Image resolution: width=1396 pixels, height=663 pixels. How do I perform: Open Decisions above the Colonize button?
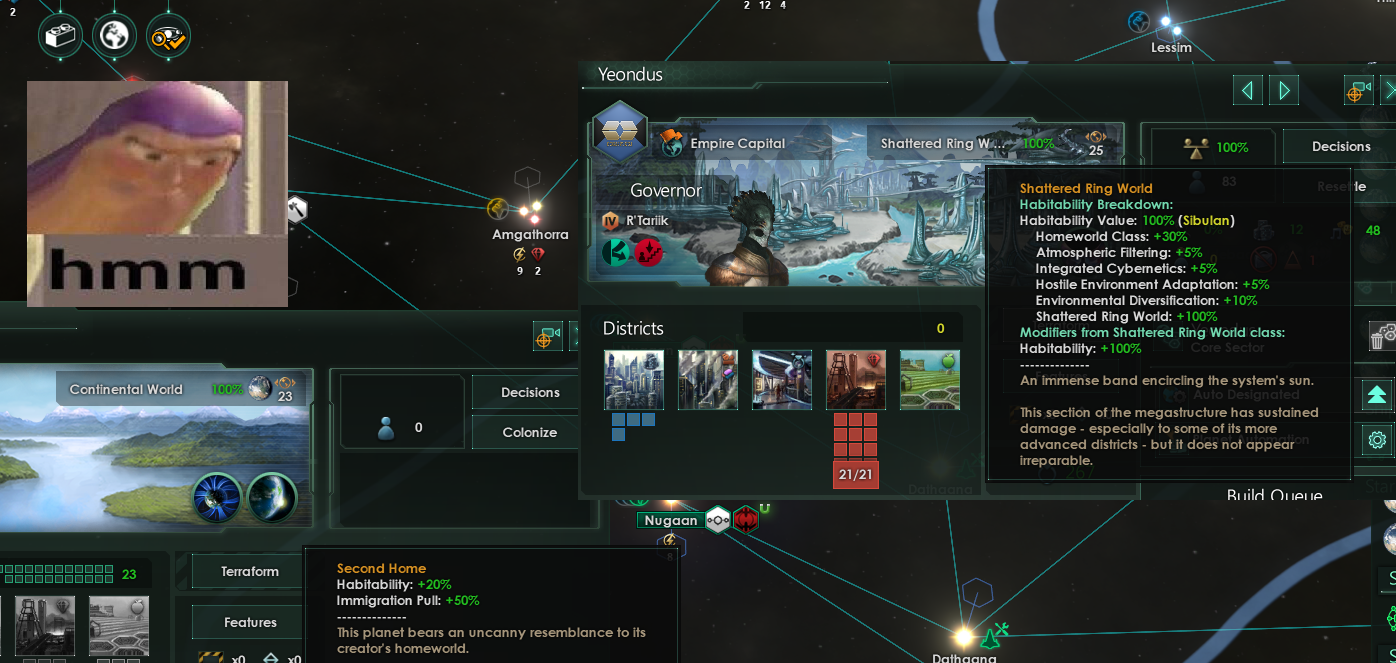coord(530,392)
